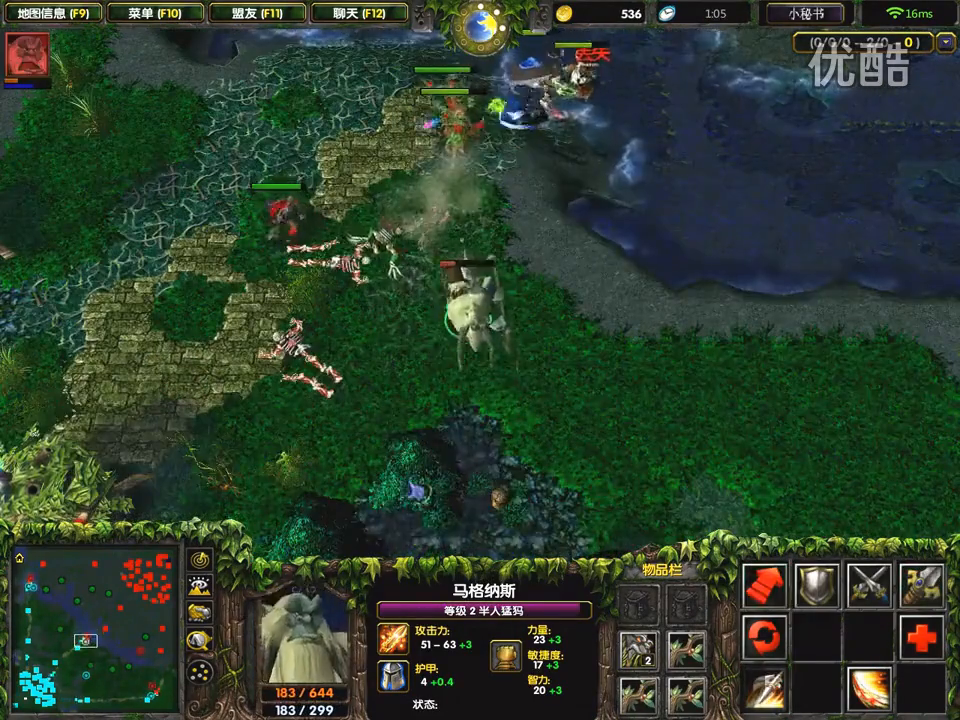Viewport: 960px width, 720px height.
Task: Open the 盟友 (F11) allies panel
Action: click(x=257, y=14)
